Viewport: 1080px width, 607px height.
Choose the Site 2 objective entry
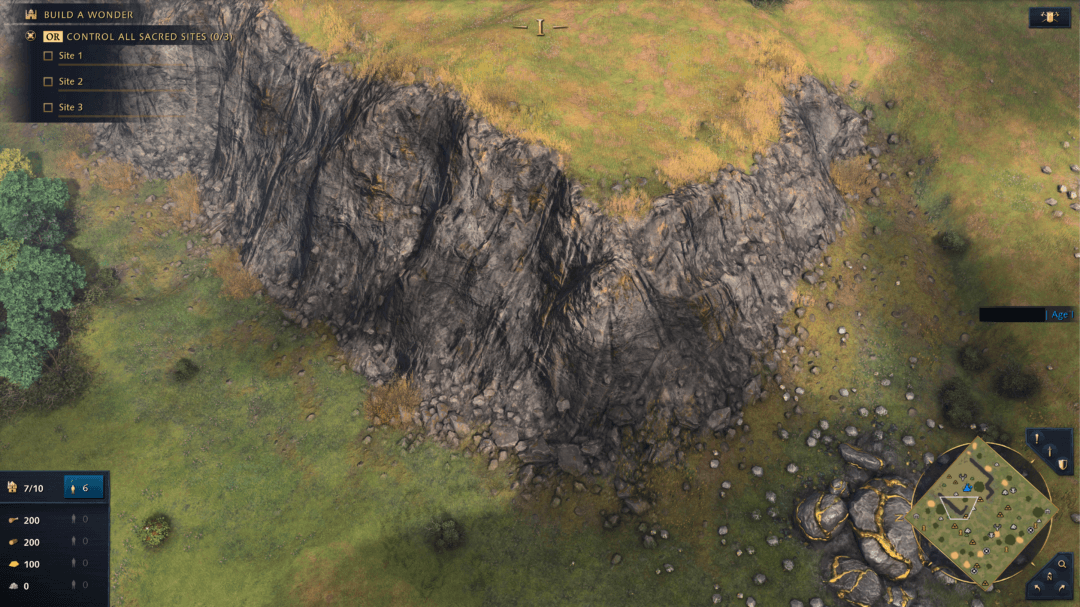coord(70,82)
